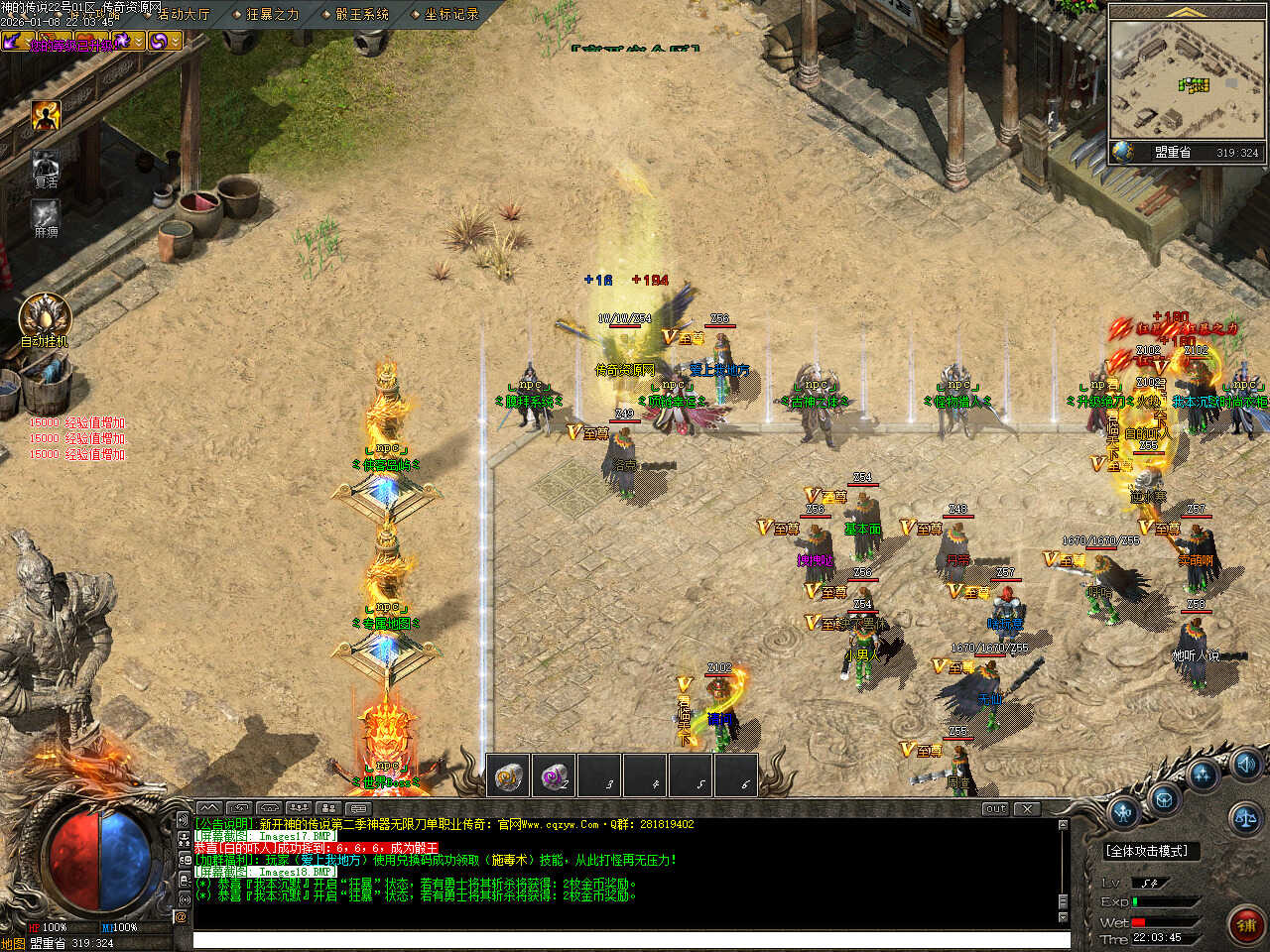Open the trade button with scales icon
This screenshot has width=1270, height=952.
[1244, 819]
